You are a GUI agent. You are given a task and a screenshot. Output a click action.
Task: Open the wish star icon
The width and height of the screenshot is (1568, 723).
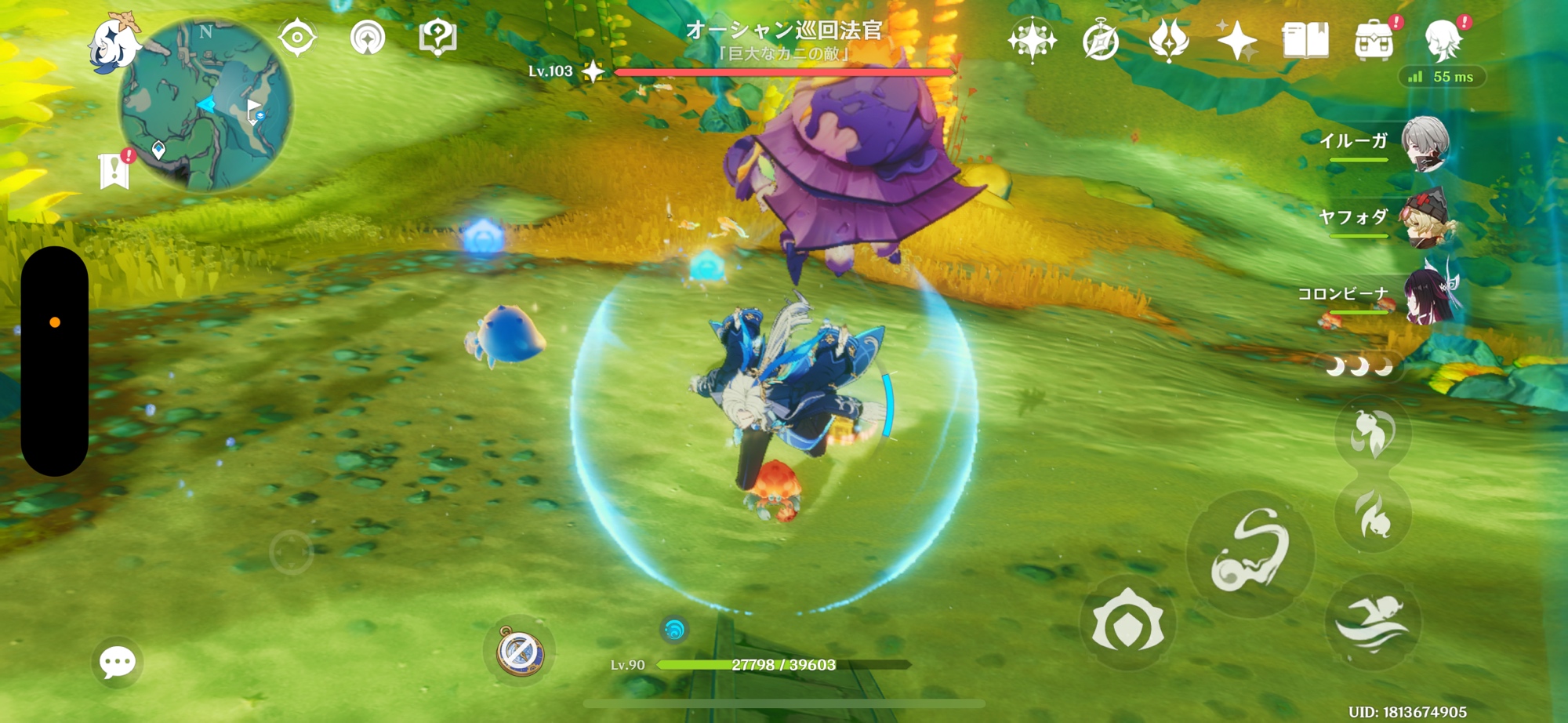click(1237, 39)
